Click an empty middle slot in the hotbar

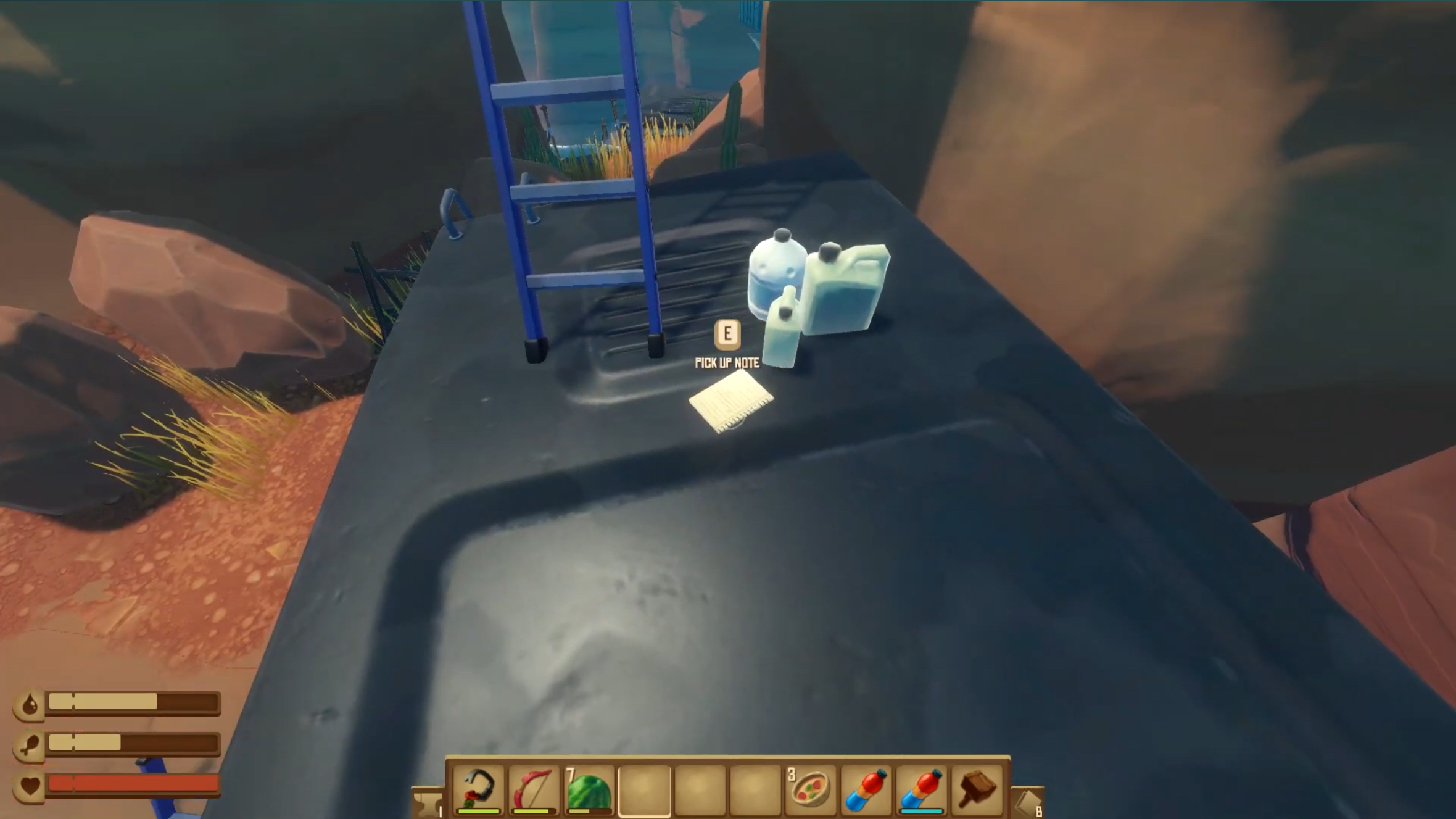[x=700, y=789]
